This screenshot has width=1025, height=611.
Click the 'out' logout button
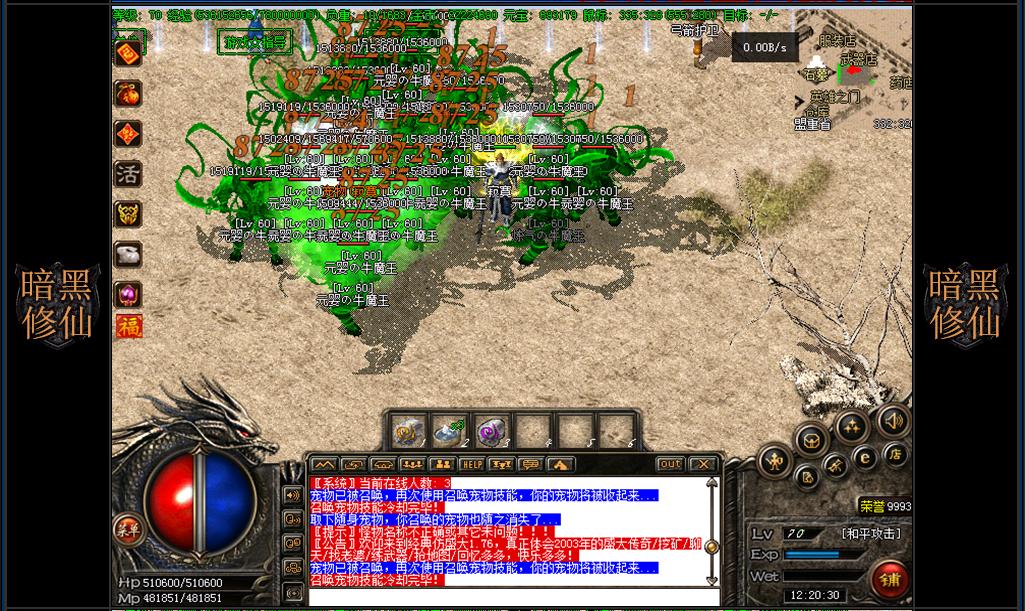pyautogui.click(x=670, y=465)
